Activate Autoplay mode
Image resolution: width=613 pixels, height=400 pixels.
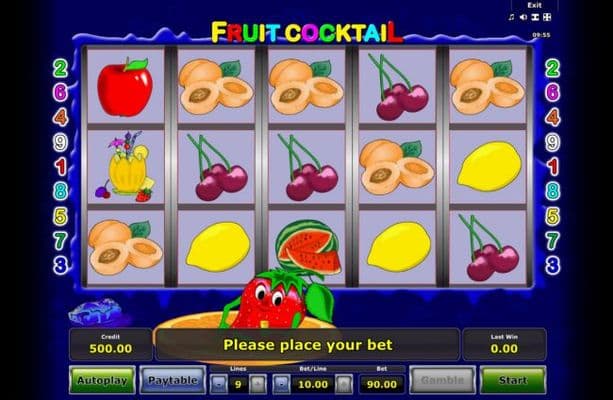coord(103,380)
